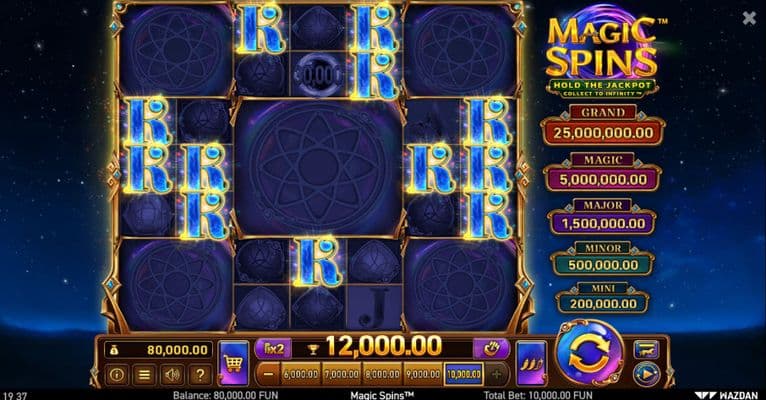Increase the bet with the plus button
Image resolution: width=766 pixels, height=400 pixels.
(498, 374)
